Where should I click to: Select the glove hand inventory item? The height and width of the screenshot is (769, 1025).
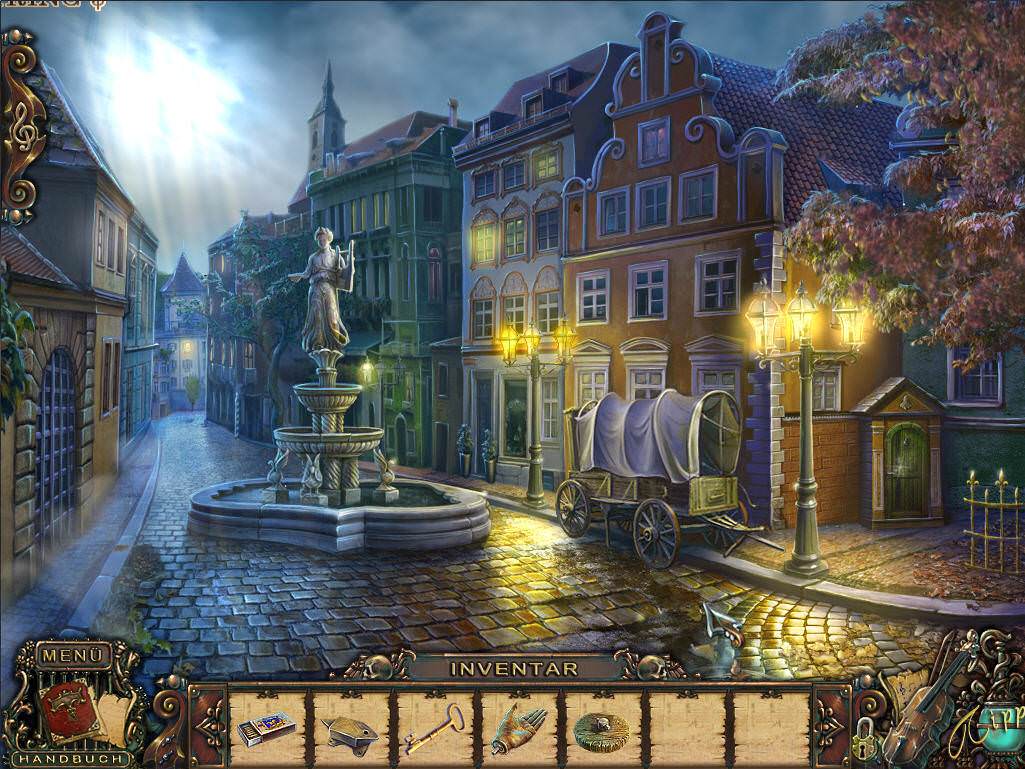(519, 730)
